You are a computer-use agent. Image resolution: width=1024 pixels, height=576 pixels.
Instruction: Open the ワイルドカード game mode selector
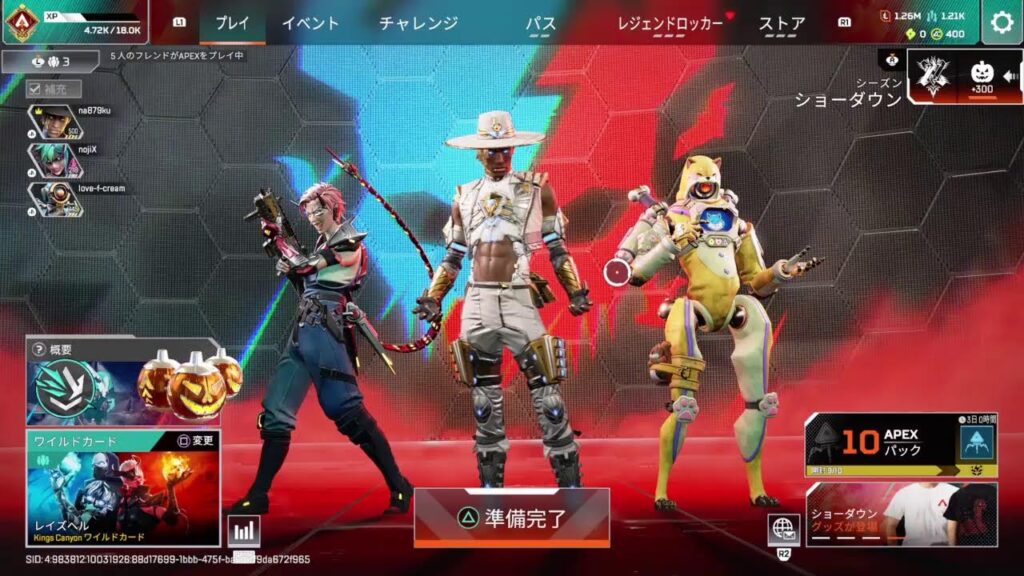pyautogui.click(x=123, y=488)
